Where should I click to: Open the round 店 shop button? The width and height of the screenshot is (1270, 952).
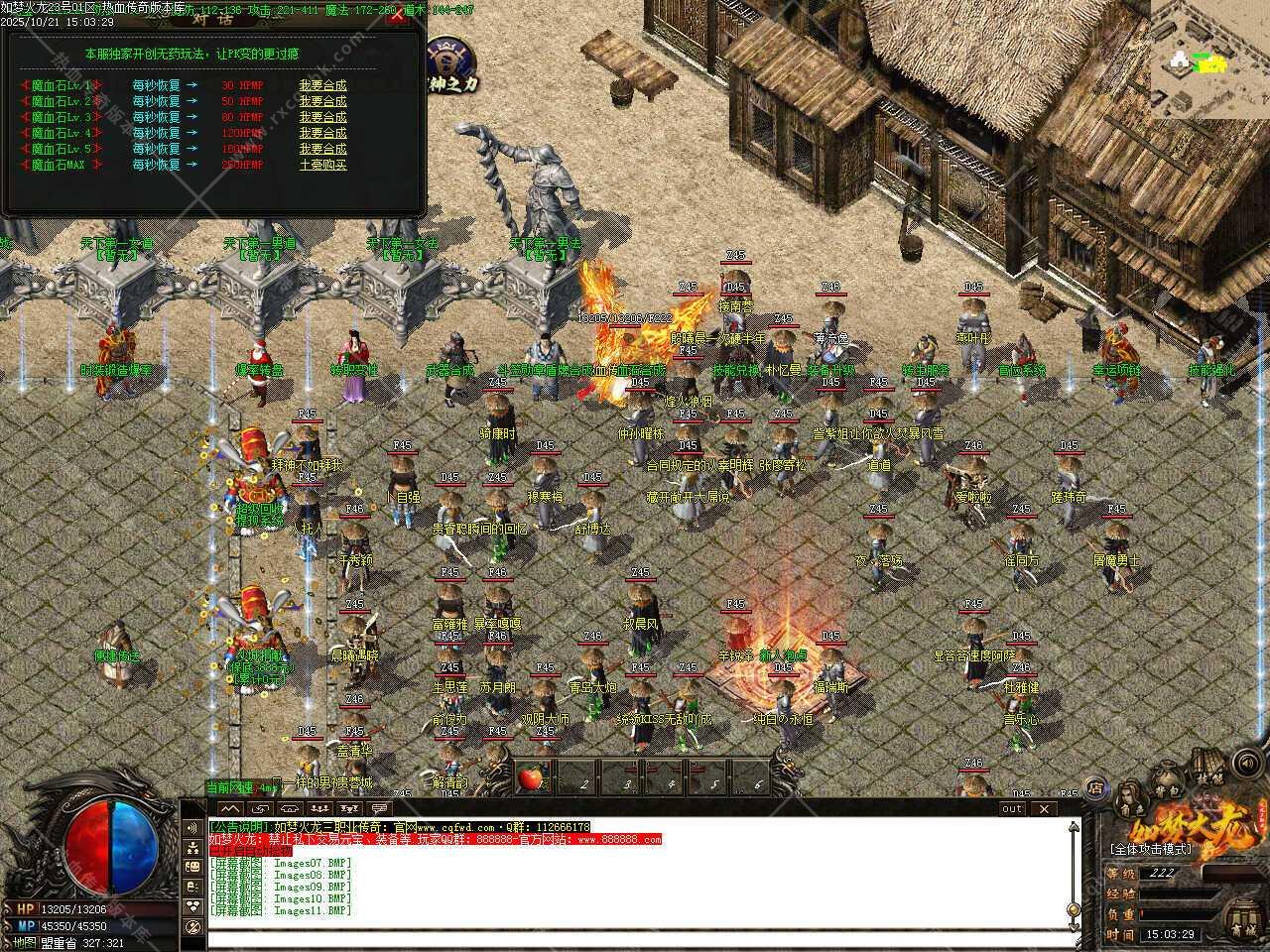pyautogui.click(x=1095, y=789)
